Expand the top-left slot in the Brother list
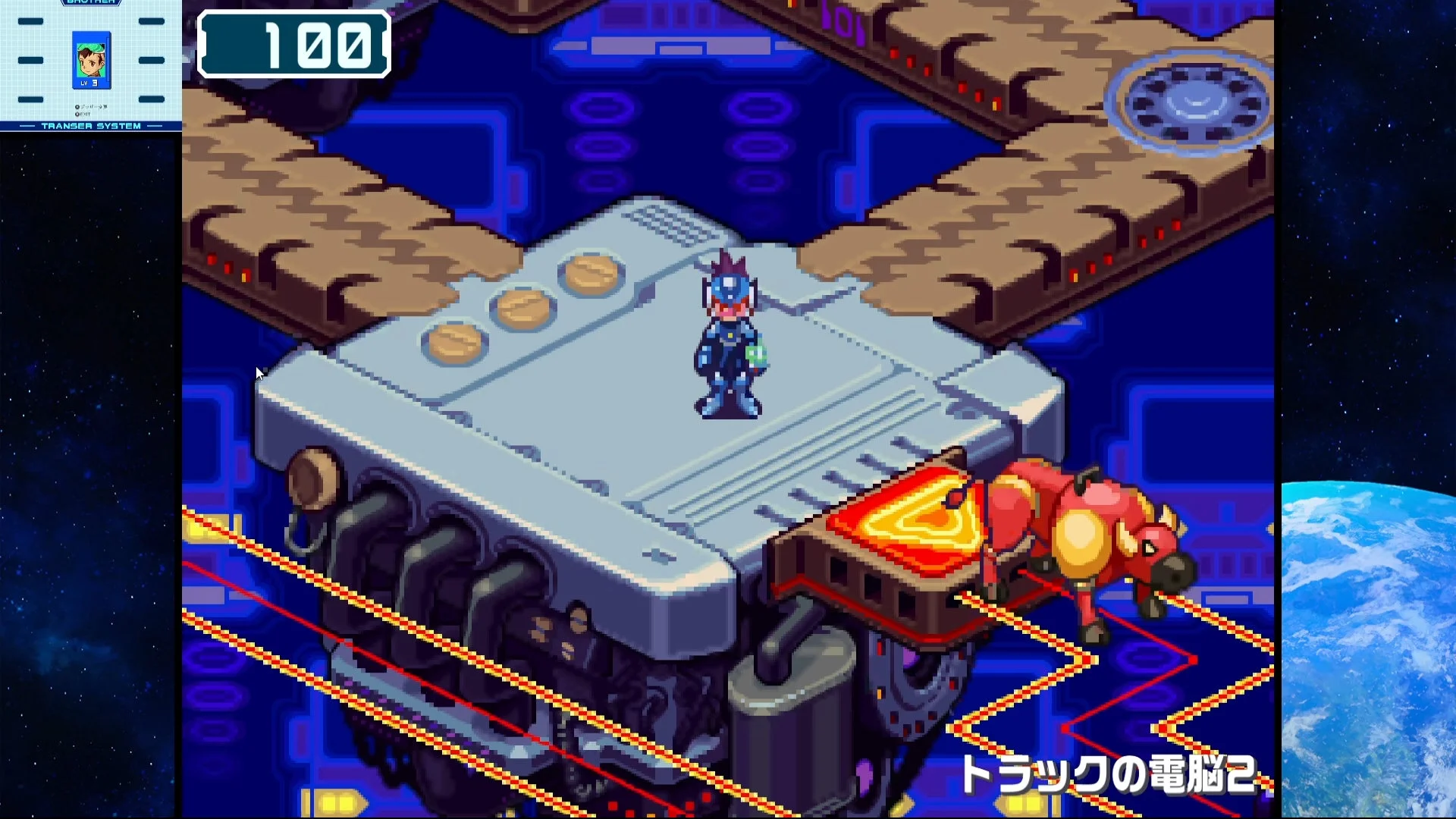The width and height of the screenshot is (1456, 819). 31,21
